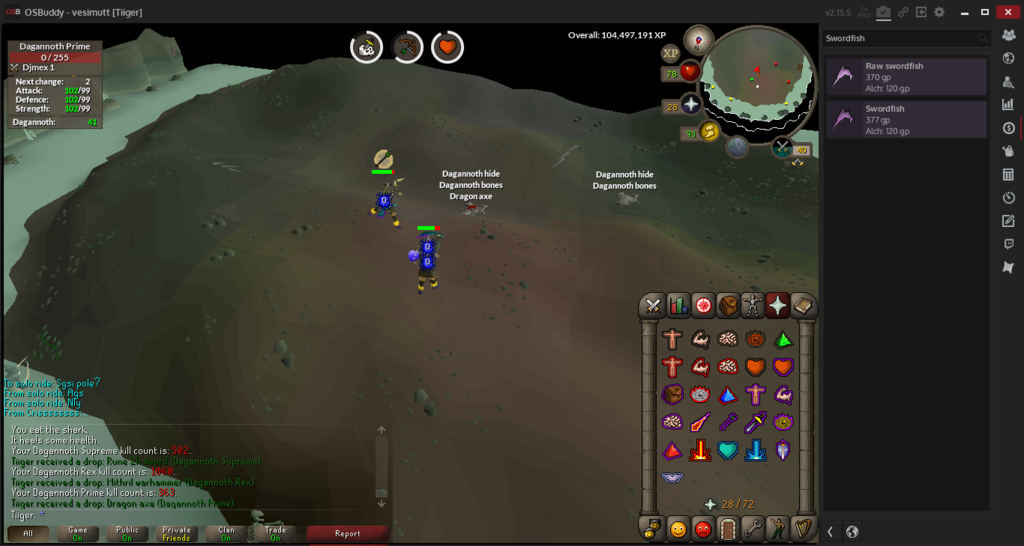Switch to the Spellbook tab

click(802, 305)
